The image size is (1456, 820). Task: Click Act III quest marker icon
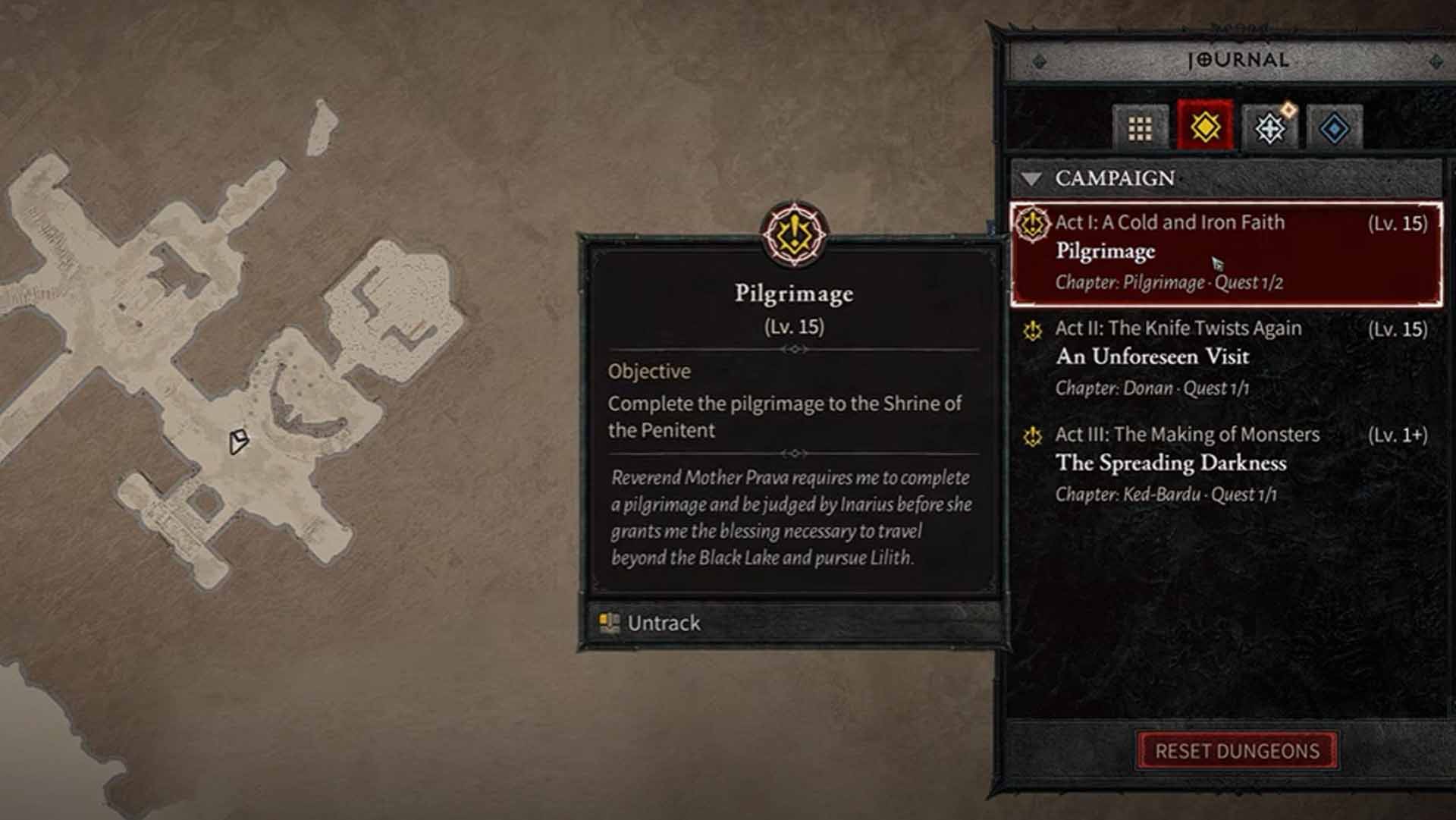(x=1032, y=435)
